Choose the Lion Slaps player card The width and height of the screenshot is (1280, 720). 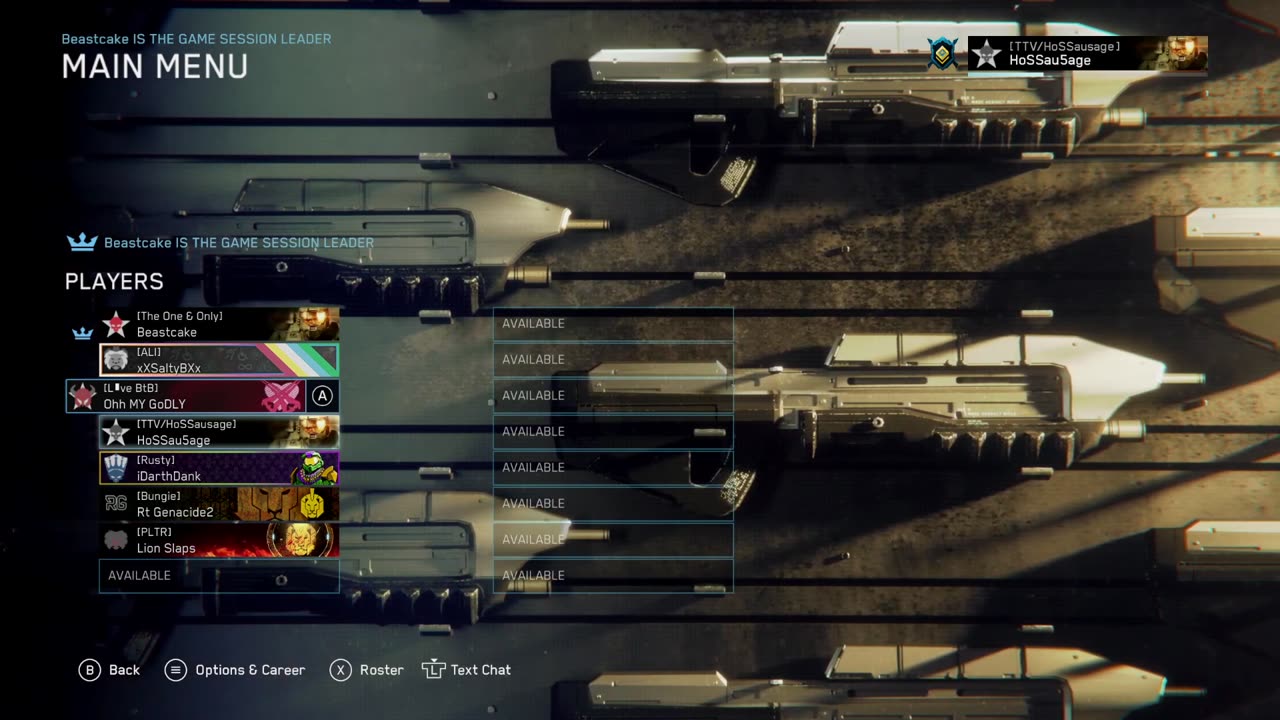click(219, 540)
